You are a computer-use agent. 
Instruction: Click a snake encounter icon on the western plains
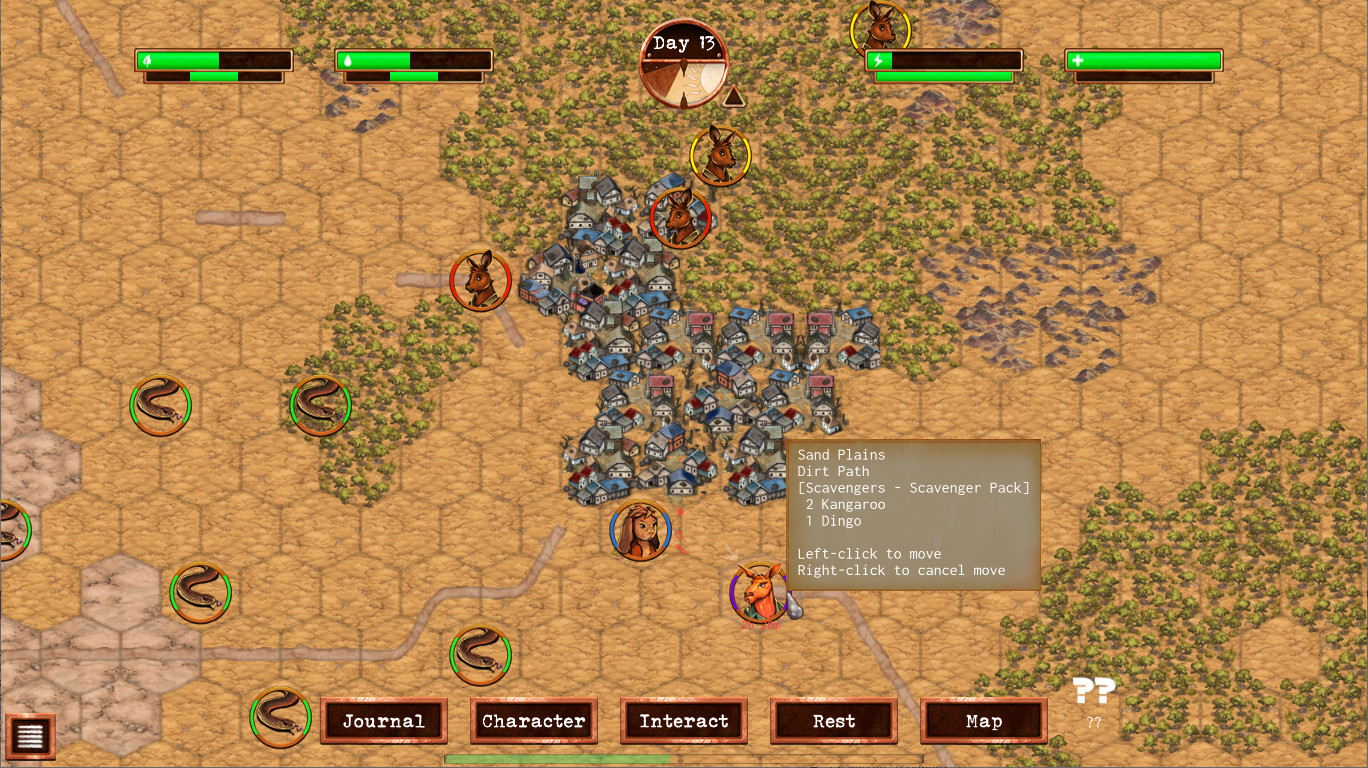click(x=160, y=405)
